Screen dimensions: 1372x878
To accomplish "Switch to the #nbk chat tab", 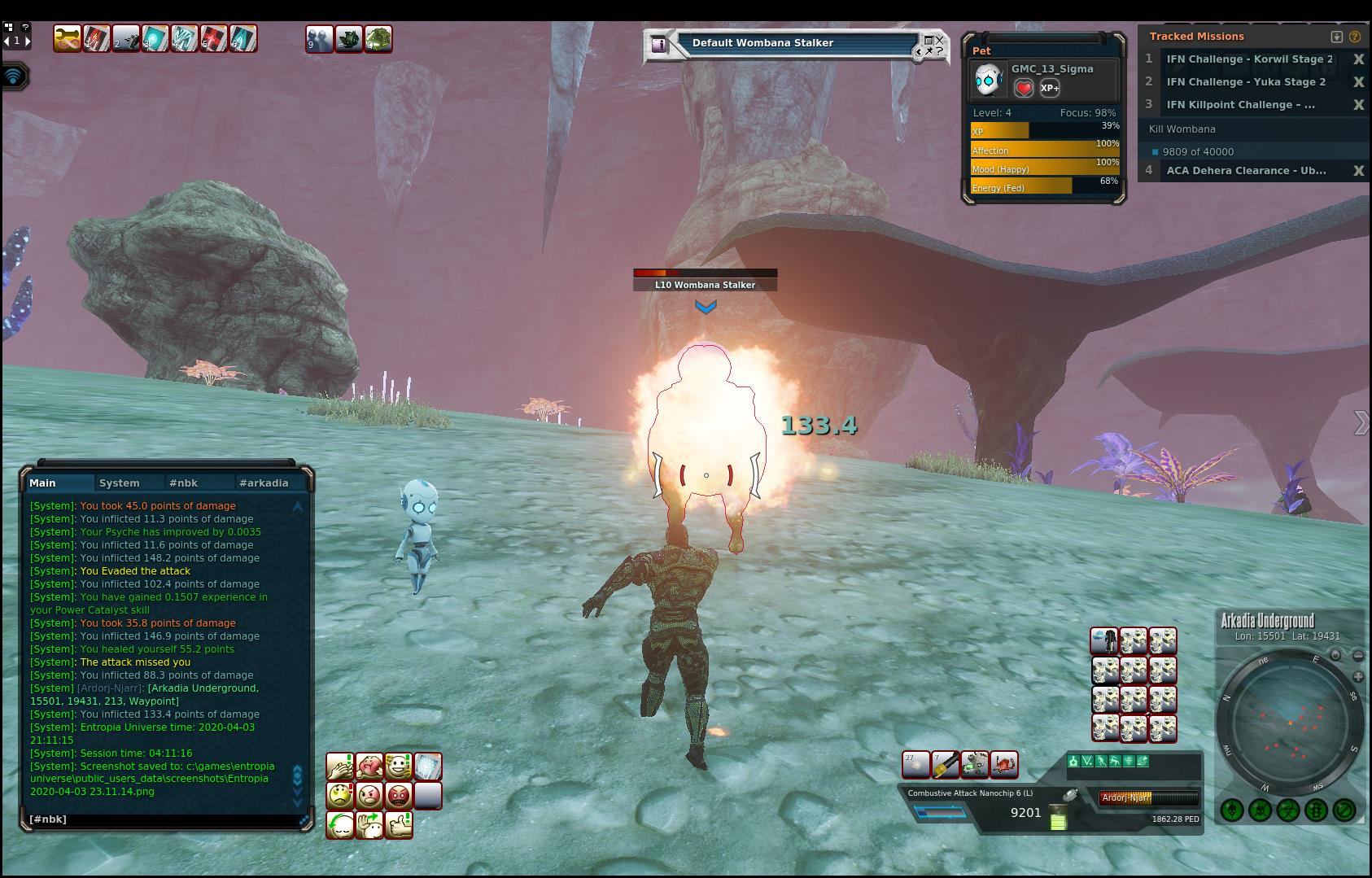I will 183,483.
